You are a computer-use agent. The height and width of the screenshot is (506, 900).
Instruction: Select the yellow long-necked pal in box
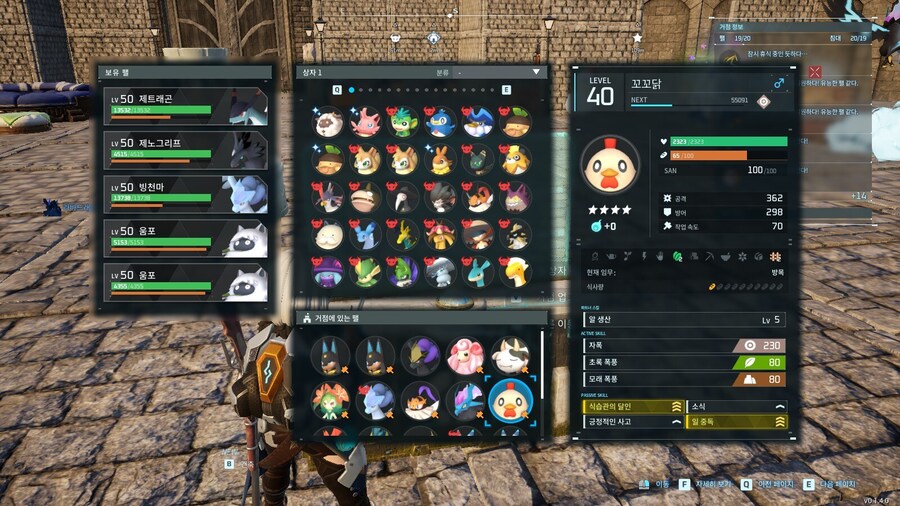[515, 272]
